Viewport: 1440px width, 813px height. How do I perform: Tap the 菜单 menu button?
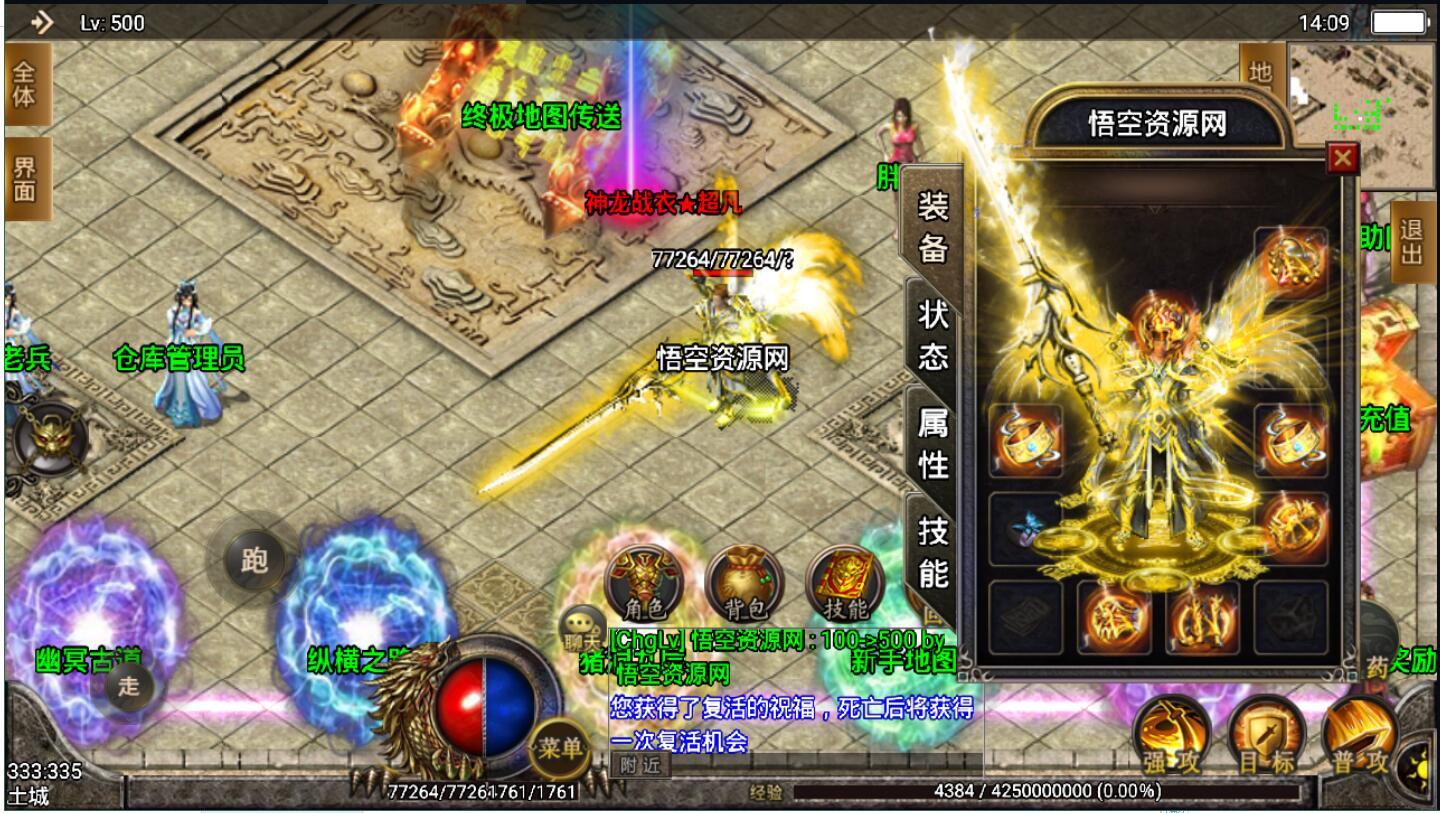[558, 747]
